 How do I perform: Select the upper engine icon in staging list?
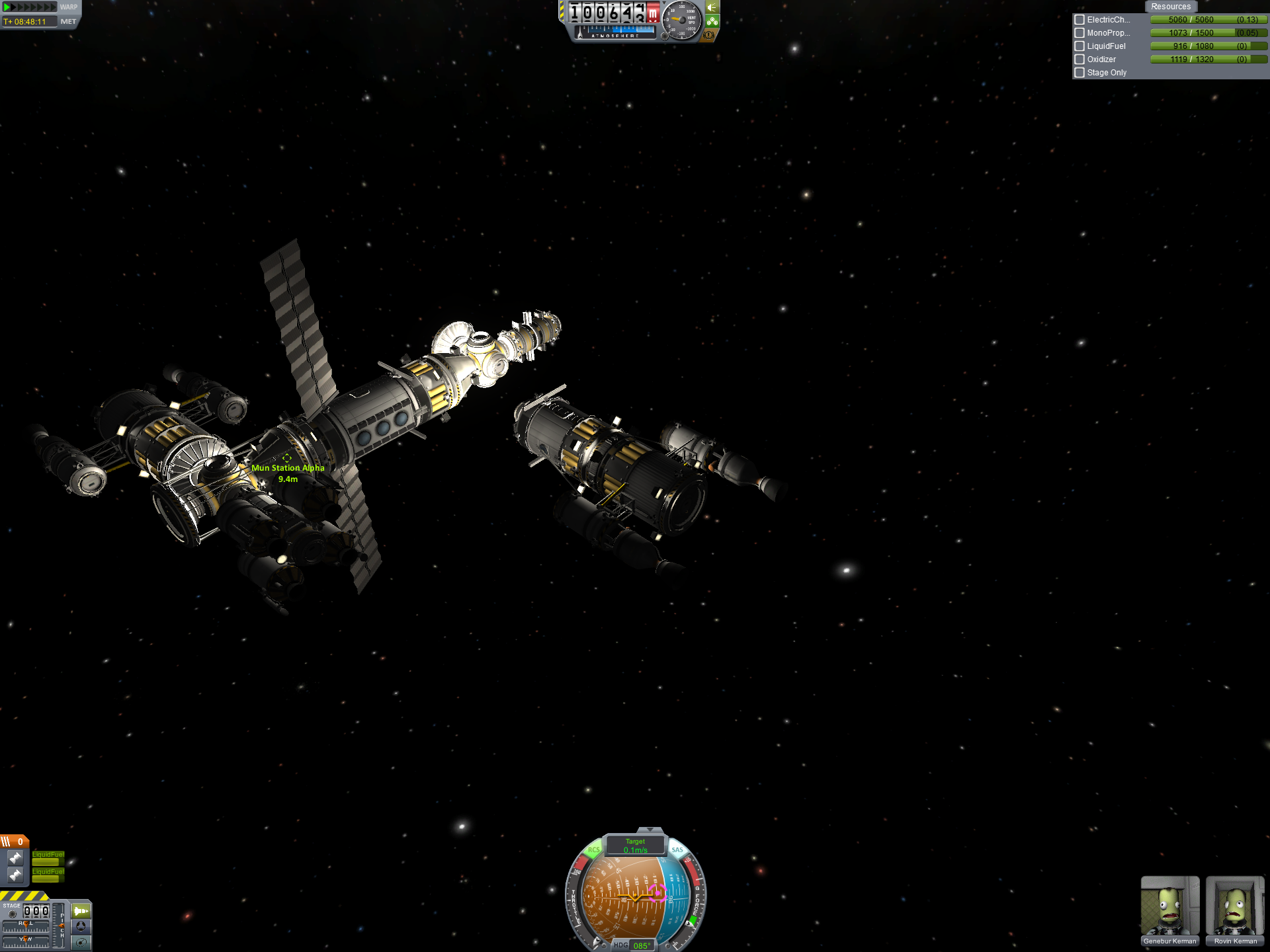(15, 858)
